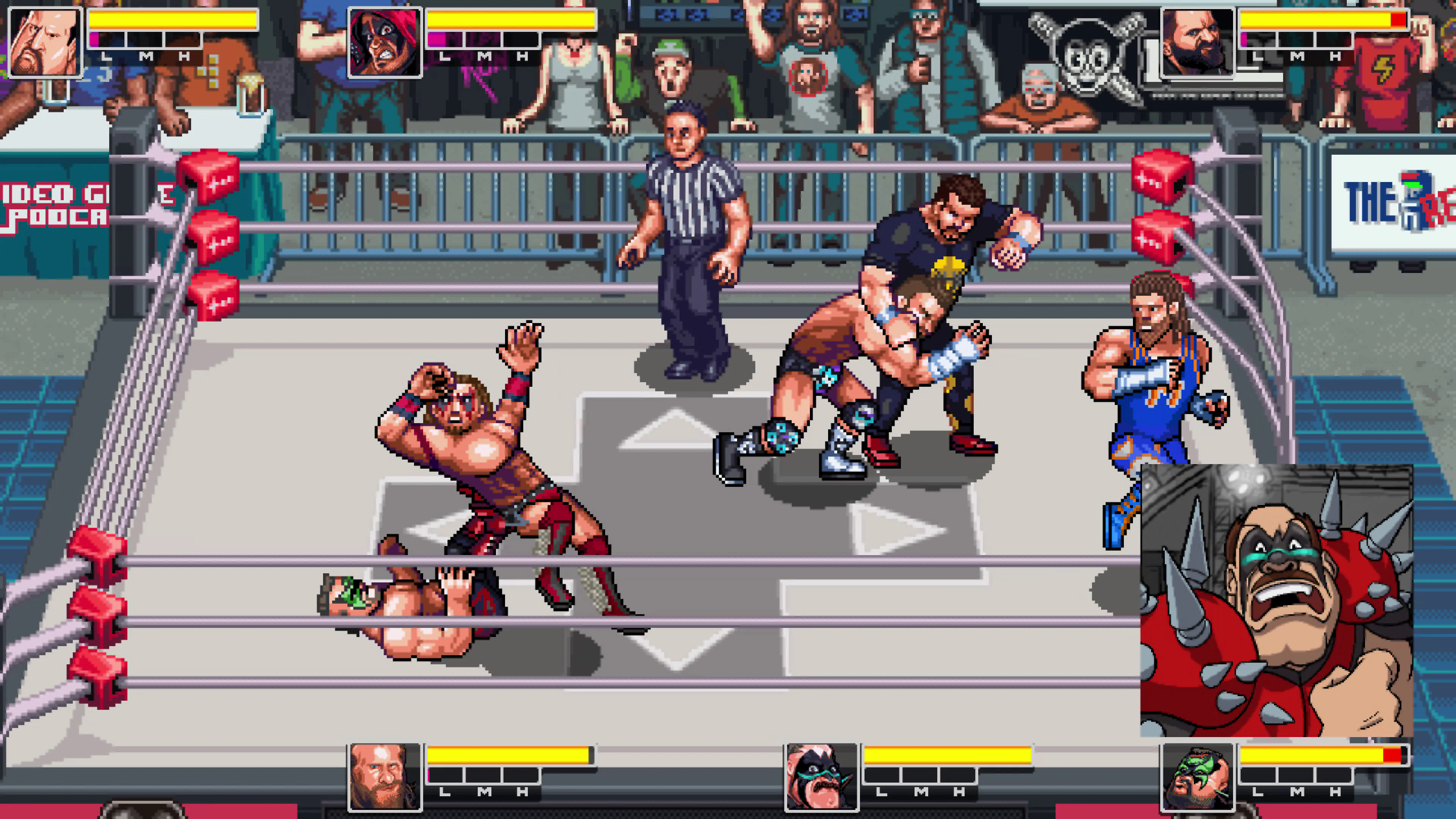Click the teal-and-black face paint wrestler portrait
Screen dimensions: 1456x819
(821, 777)
